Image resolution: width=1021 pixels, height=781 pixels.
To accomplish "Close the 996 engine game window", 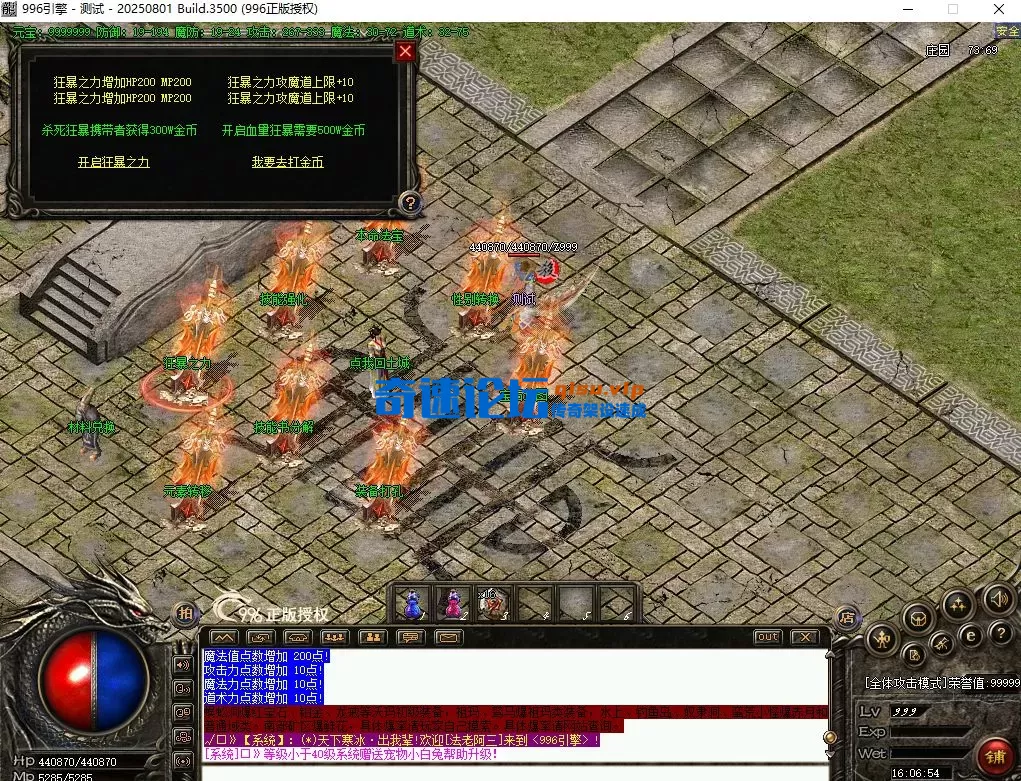I will point(997,9).
